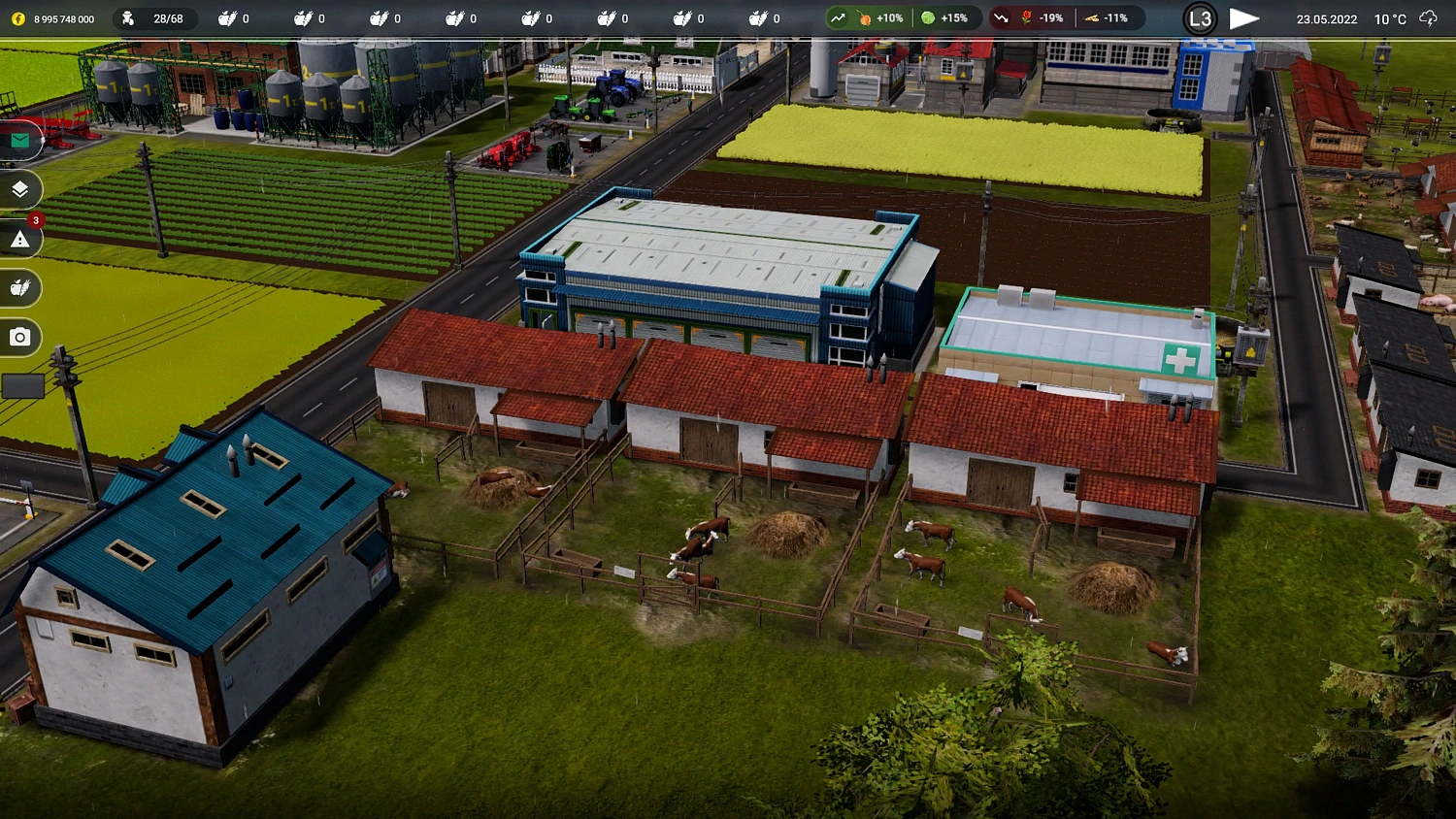This screenshot has height=819, width=1456.
Task: Select the L3 game speed level indicator
Action: 1199,17
